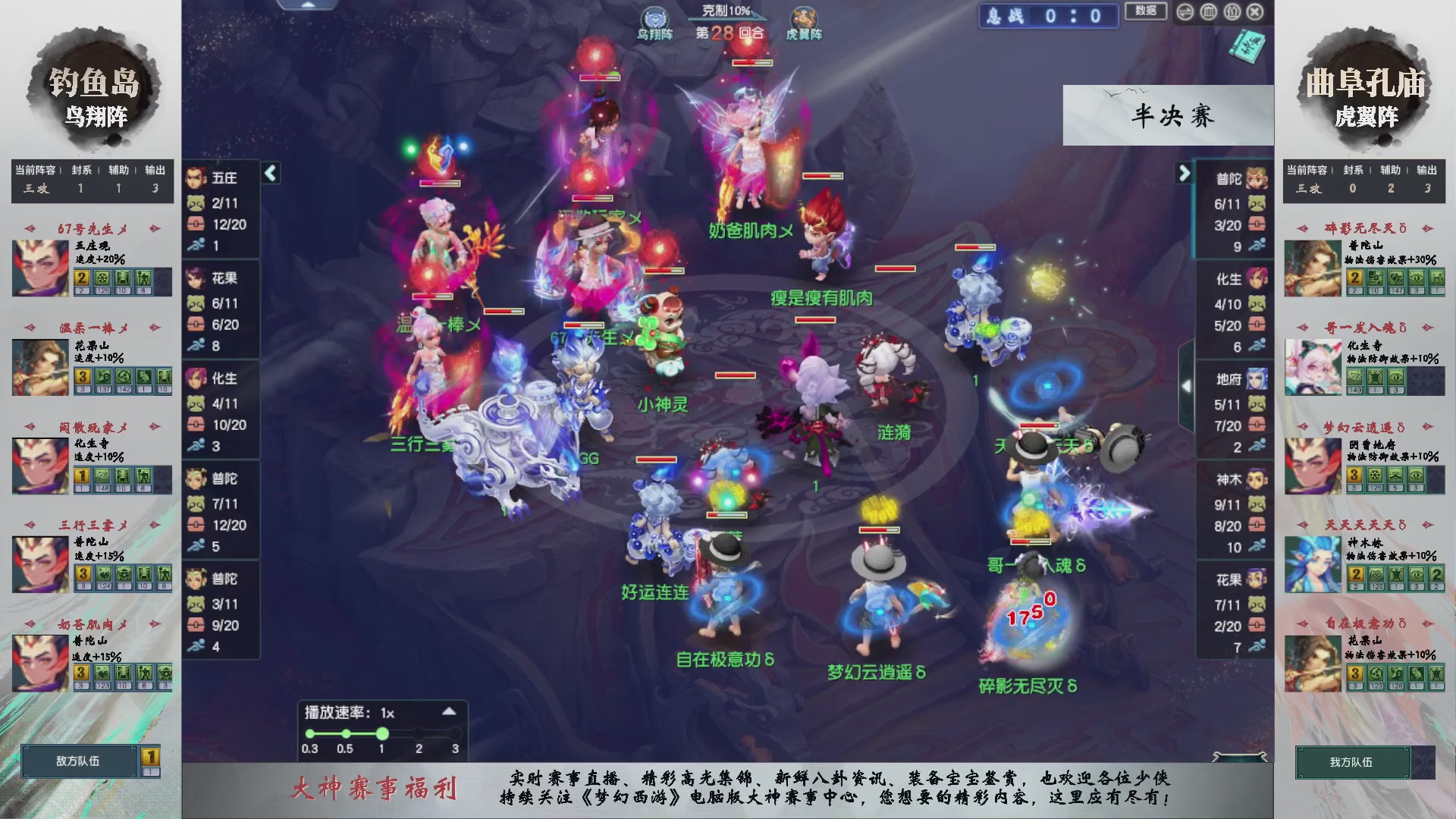Toggle the page 1 indicator beside 敌方队伍
Screen dimensions: 1456x819
coord(149,756)
